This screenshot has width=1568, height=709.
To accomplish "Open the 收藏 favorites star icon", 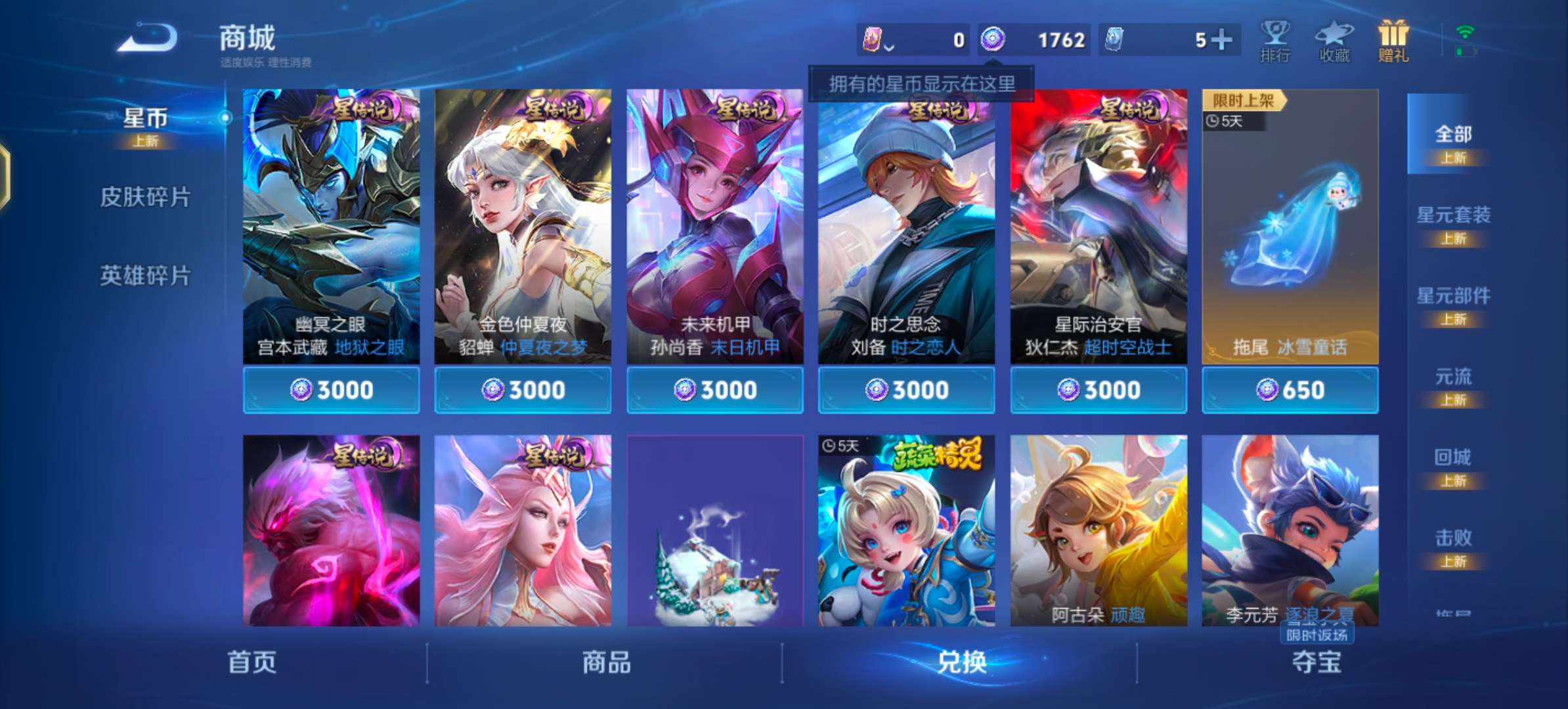I will coord(1336,41).
